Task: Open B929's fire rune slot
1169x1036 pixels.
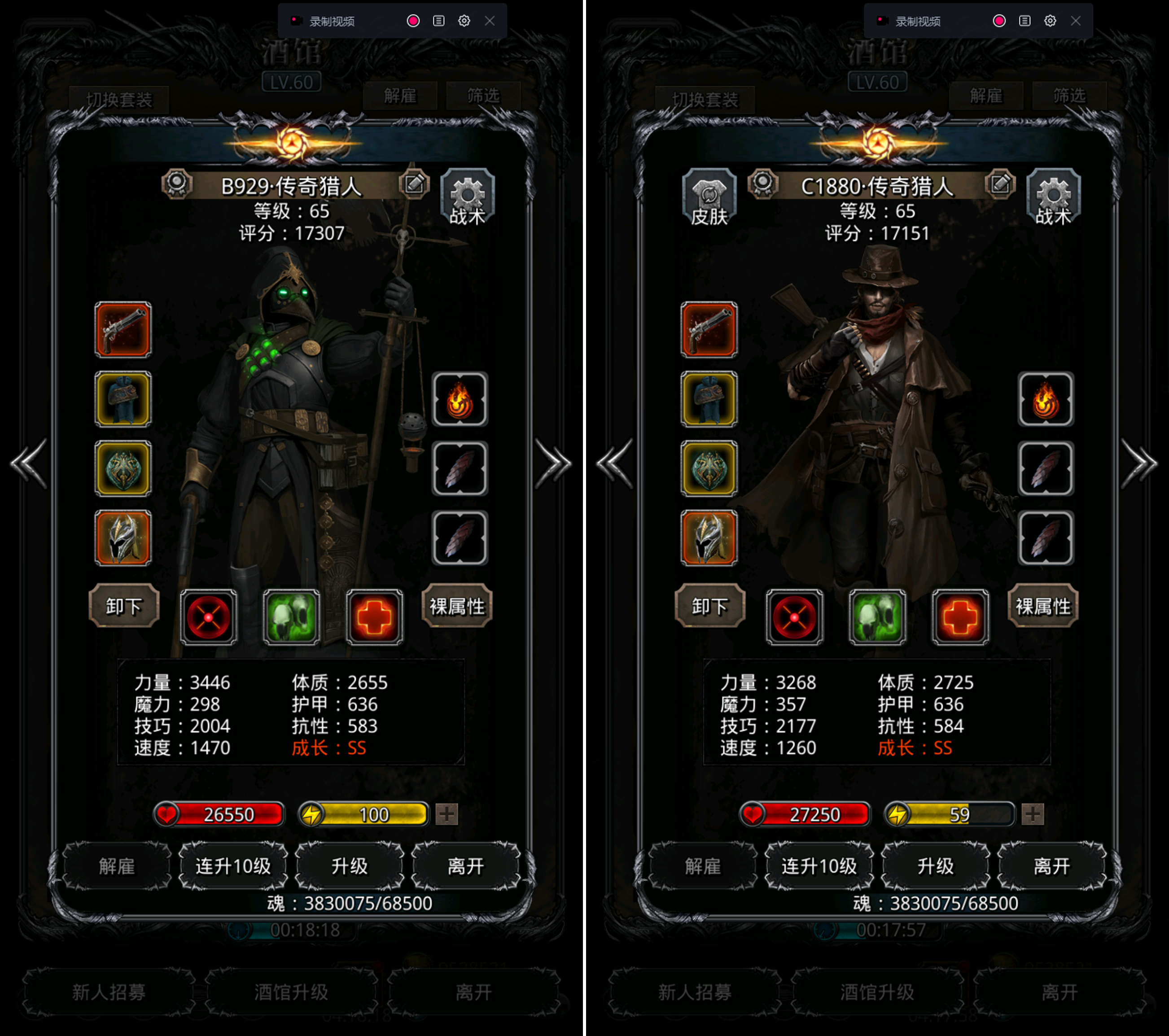Action: click(460, 399)
